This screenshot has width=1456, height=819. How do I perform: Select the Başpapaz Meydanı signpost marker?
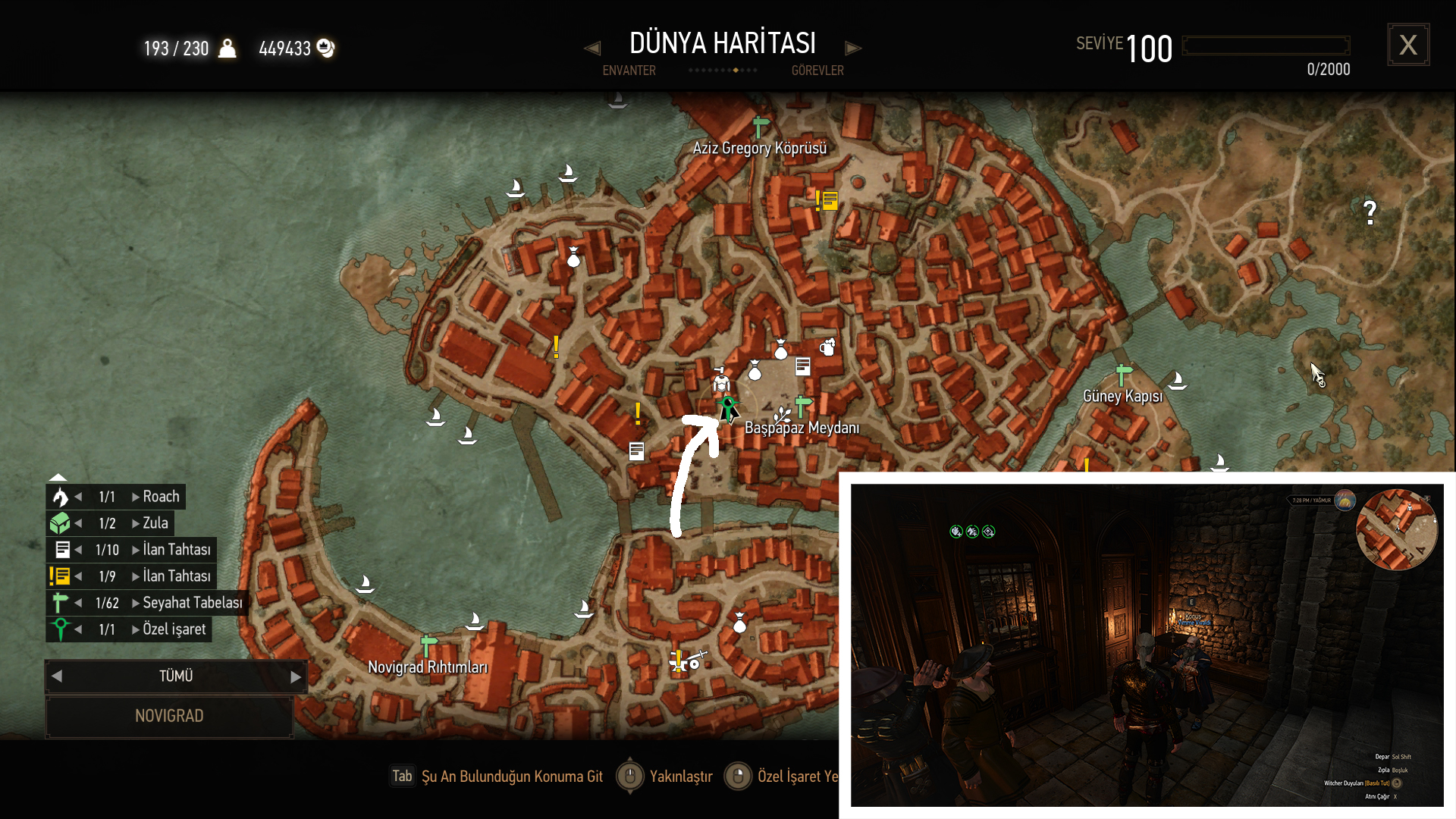point(802,406)
